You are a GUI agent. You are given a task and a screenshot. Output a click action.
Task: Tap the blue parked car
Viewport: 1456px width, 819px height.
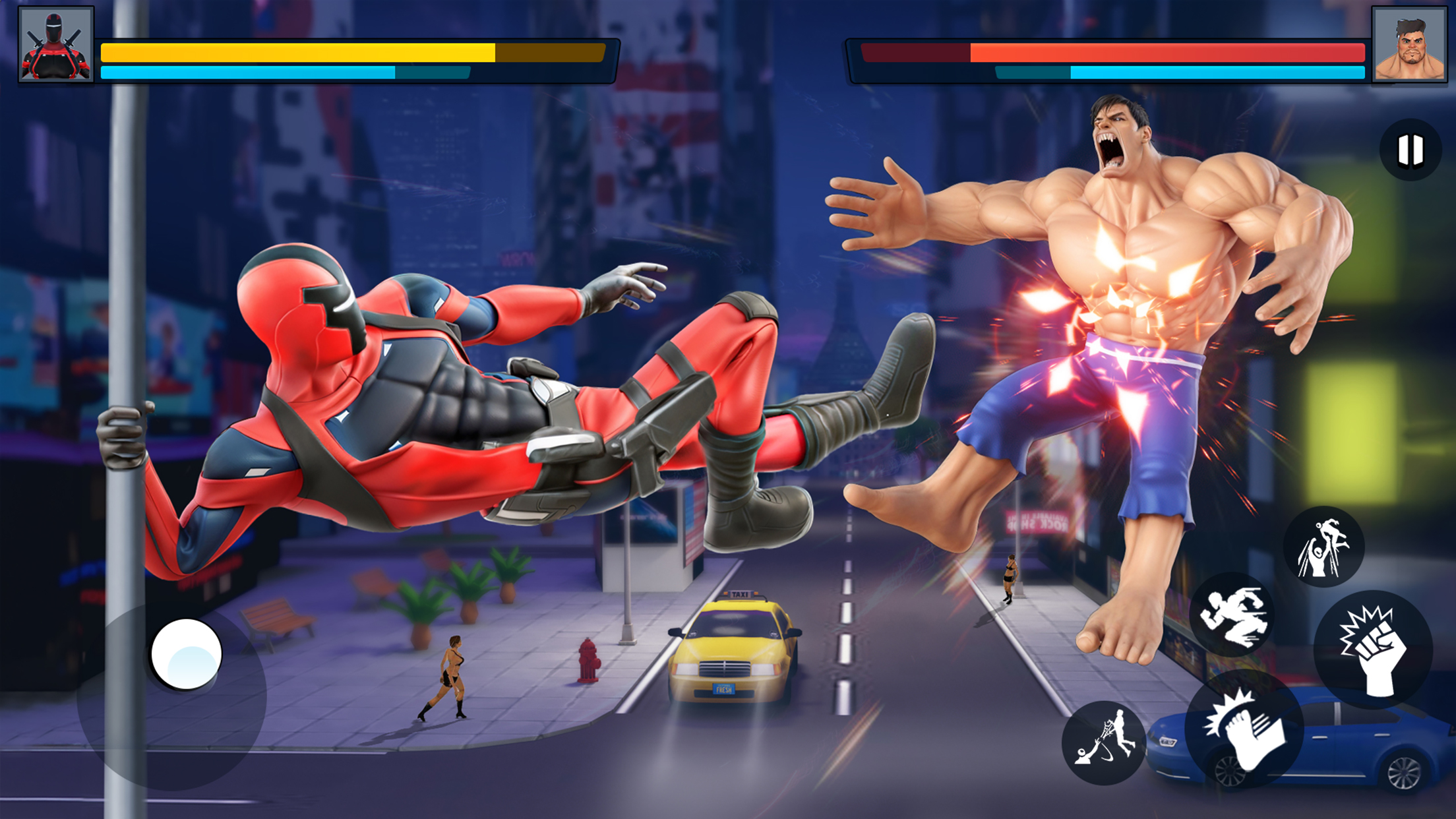(x=1358, y=745)
